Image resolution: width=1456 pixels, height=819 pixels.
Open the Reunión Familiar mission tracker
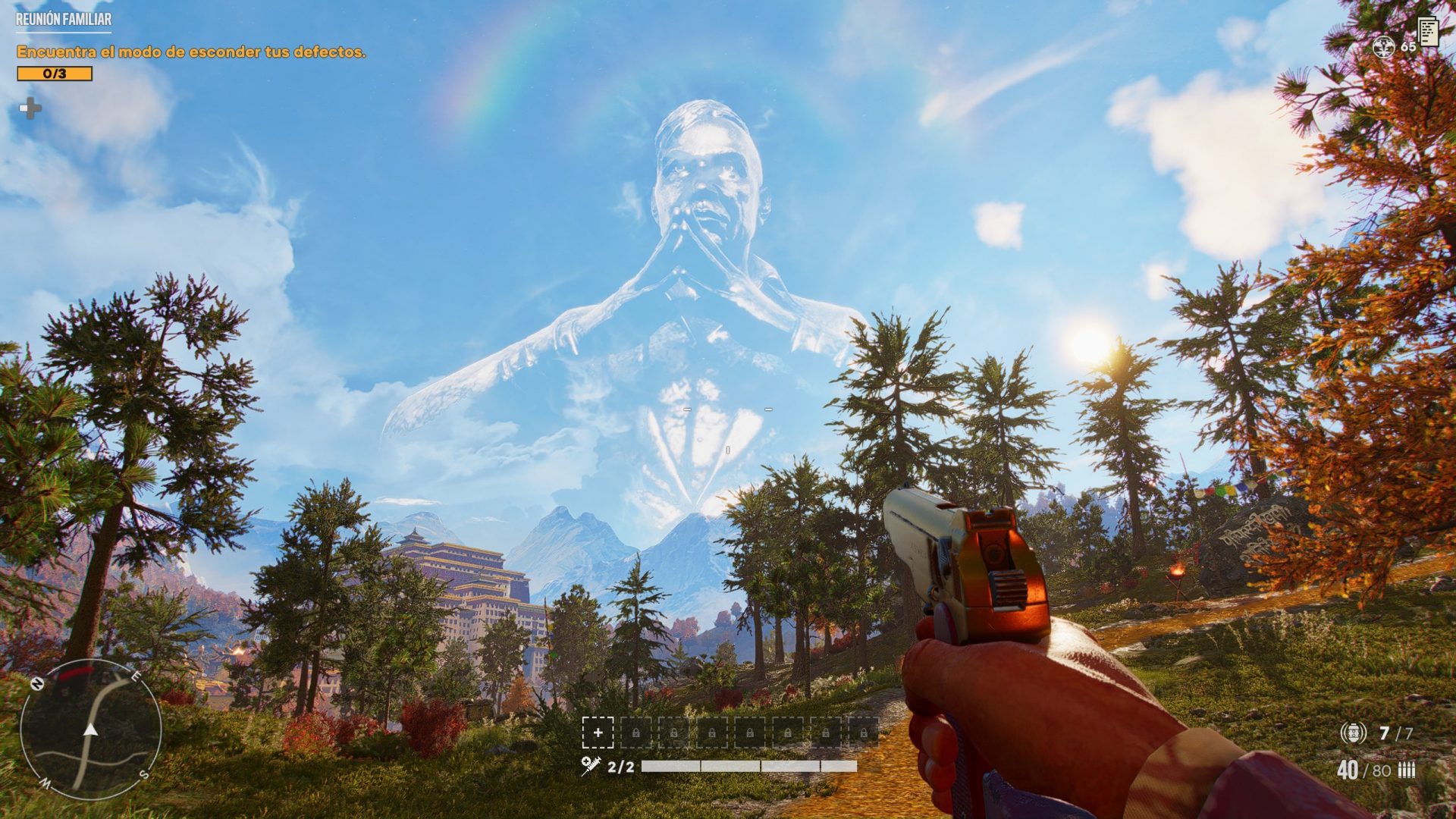point(64,20)
